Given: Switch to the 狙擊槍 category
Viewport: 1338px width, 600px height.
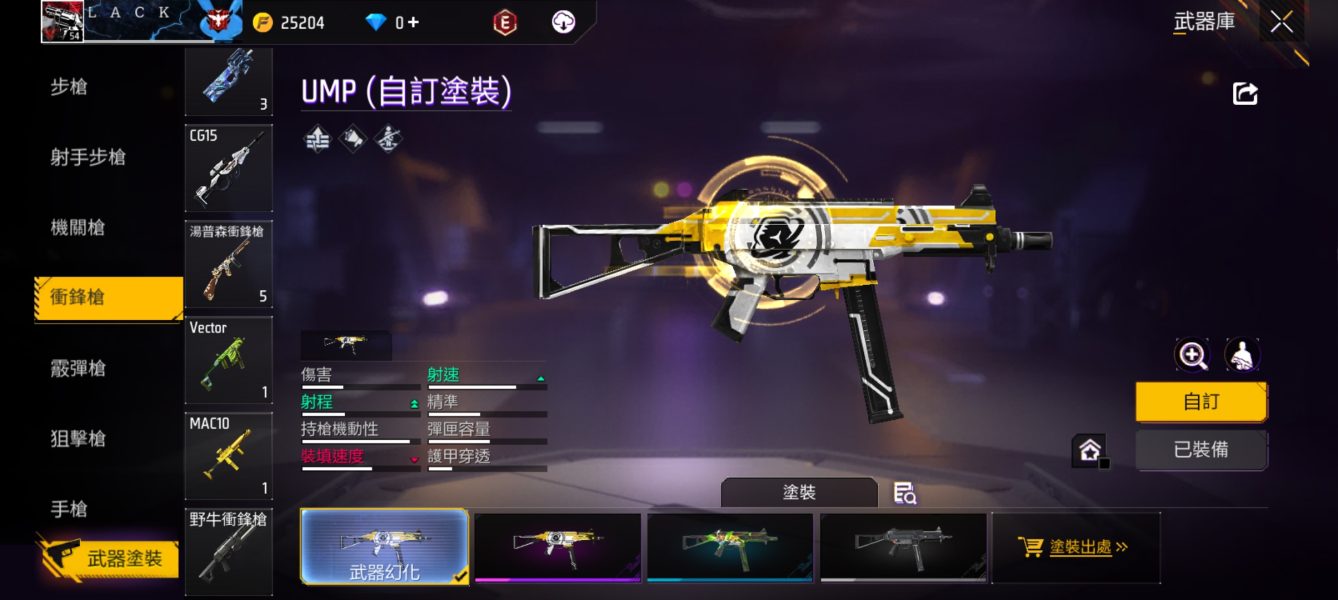Looking at the screenshot, I should [78, 438].
